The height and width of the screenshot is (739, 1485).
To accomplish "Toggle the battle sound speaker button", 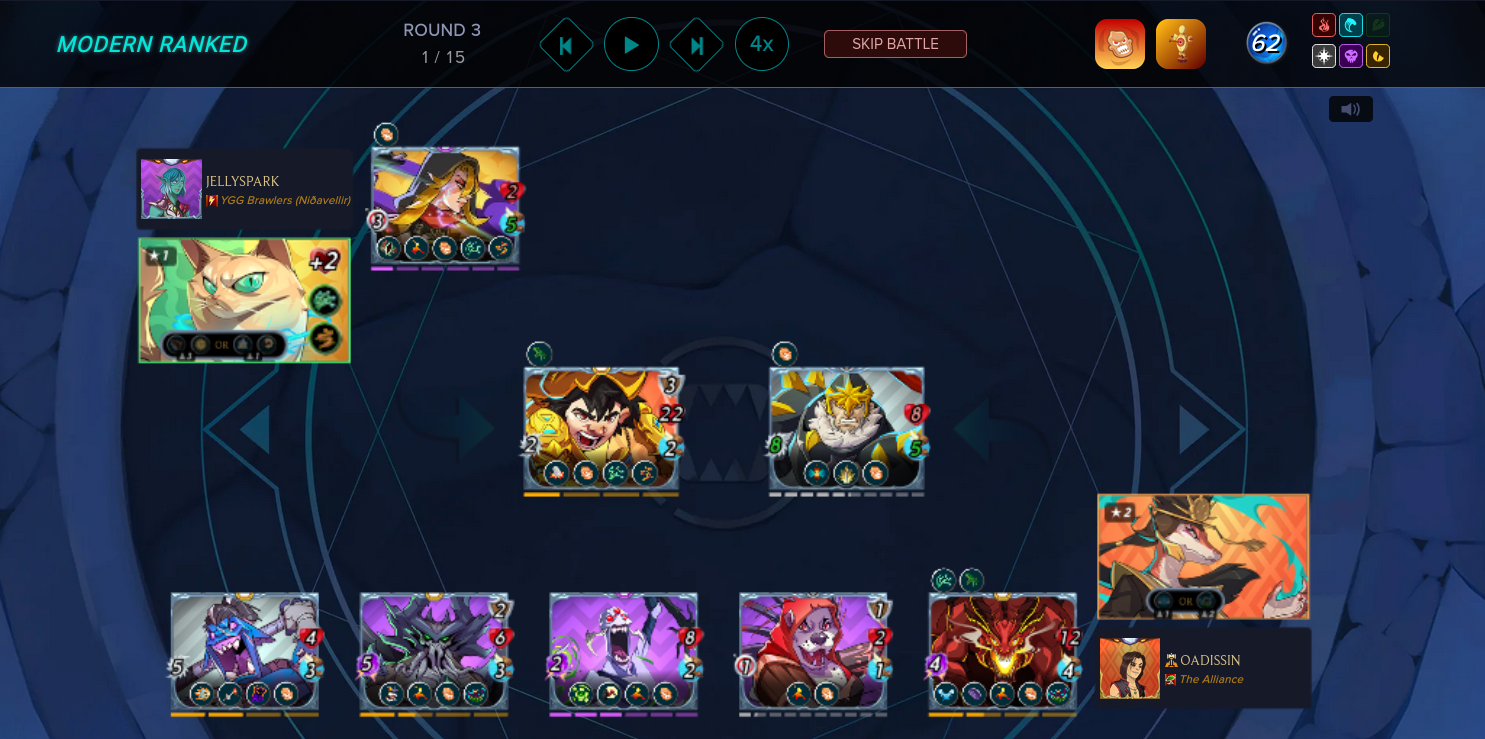I will (x=1350, y=109).
